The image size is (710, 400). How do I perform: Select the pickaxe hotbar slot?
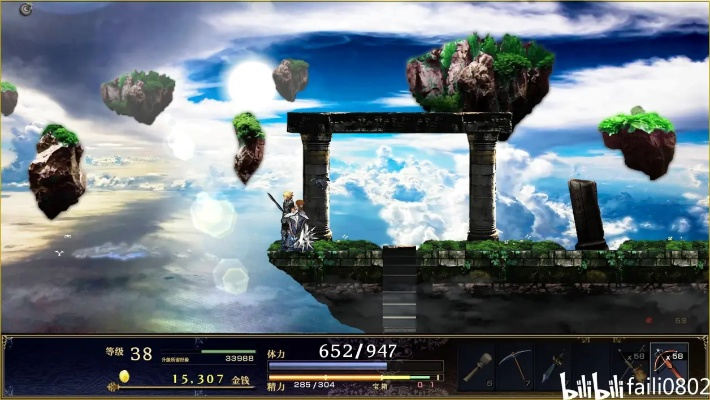[x=515, y=366]
